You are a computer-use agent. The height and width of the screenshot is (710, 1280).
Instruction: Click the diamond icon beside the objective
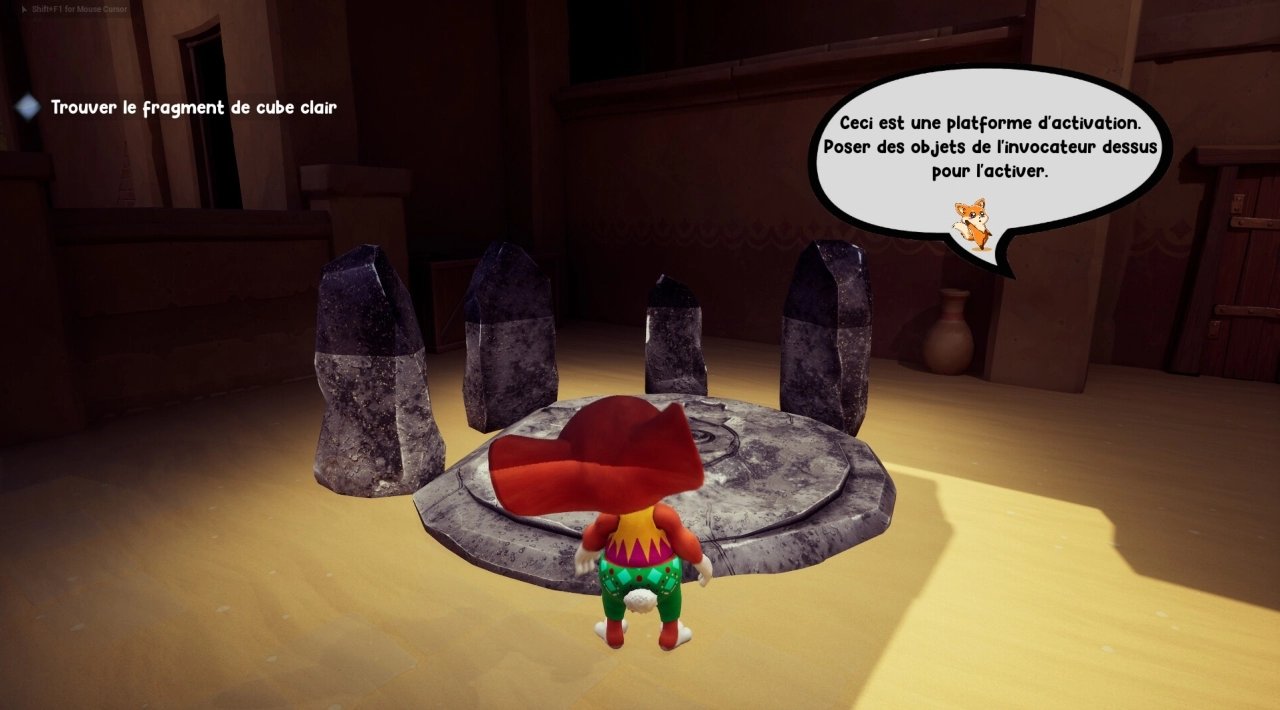pos(29,107)
